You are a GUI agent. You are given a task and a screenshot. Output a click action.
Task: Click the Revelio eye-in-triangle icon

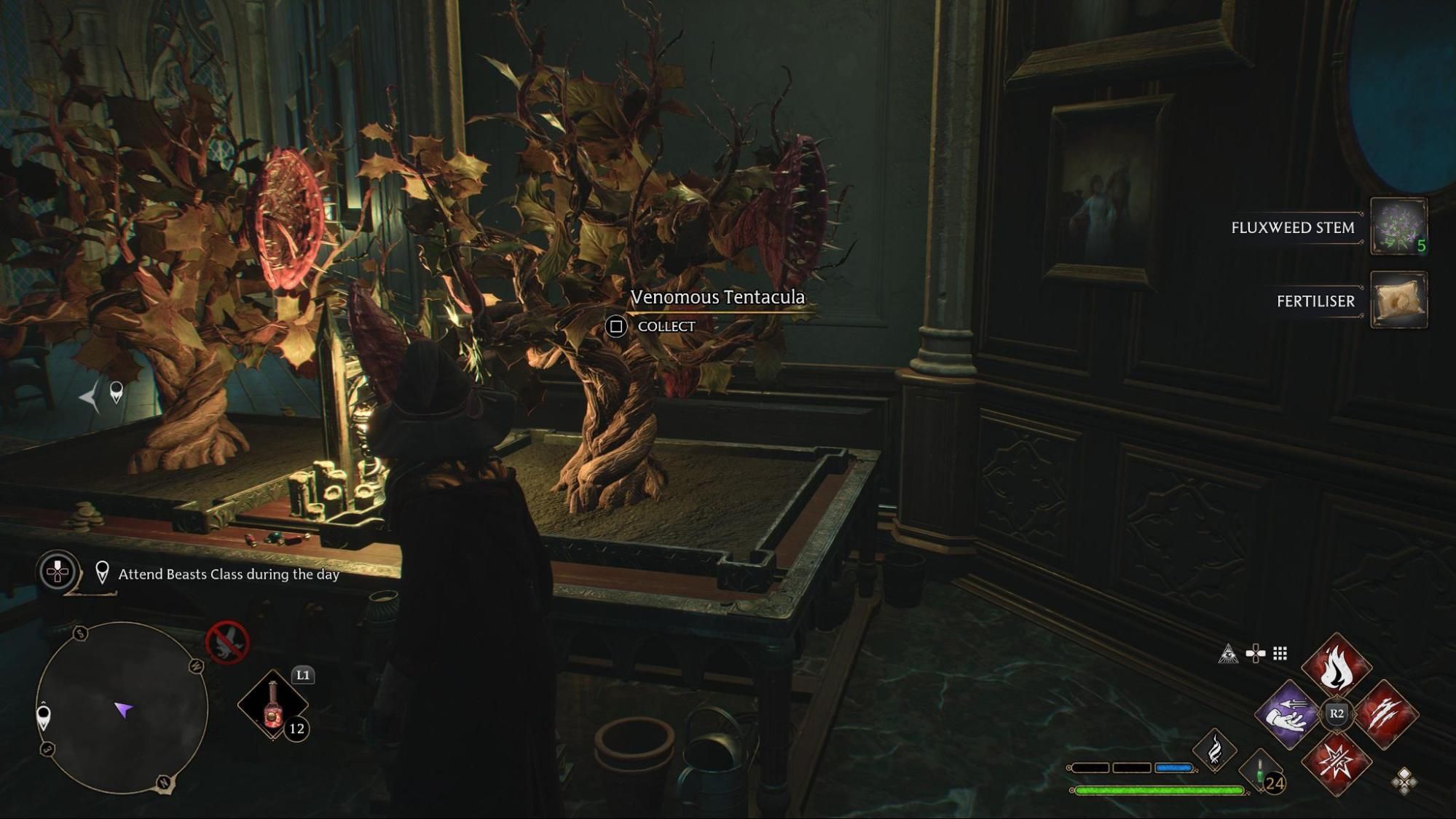[1228, 654]
